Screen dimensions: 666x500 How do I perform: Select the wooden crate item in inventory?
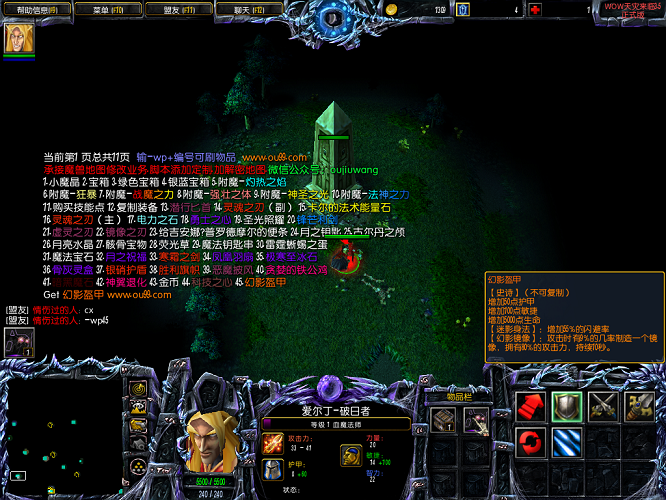click(x=444, y=420)
